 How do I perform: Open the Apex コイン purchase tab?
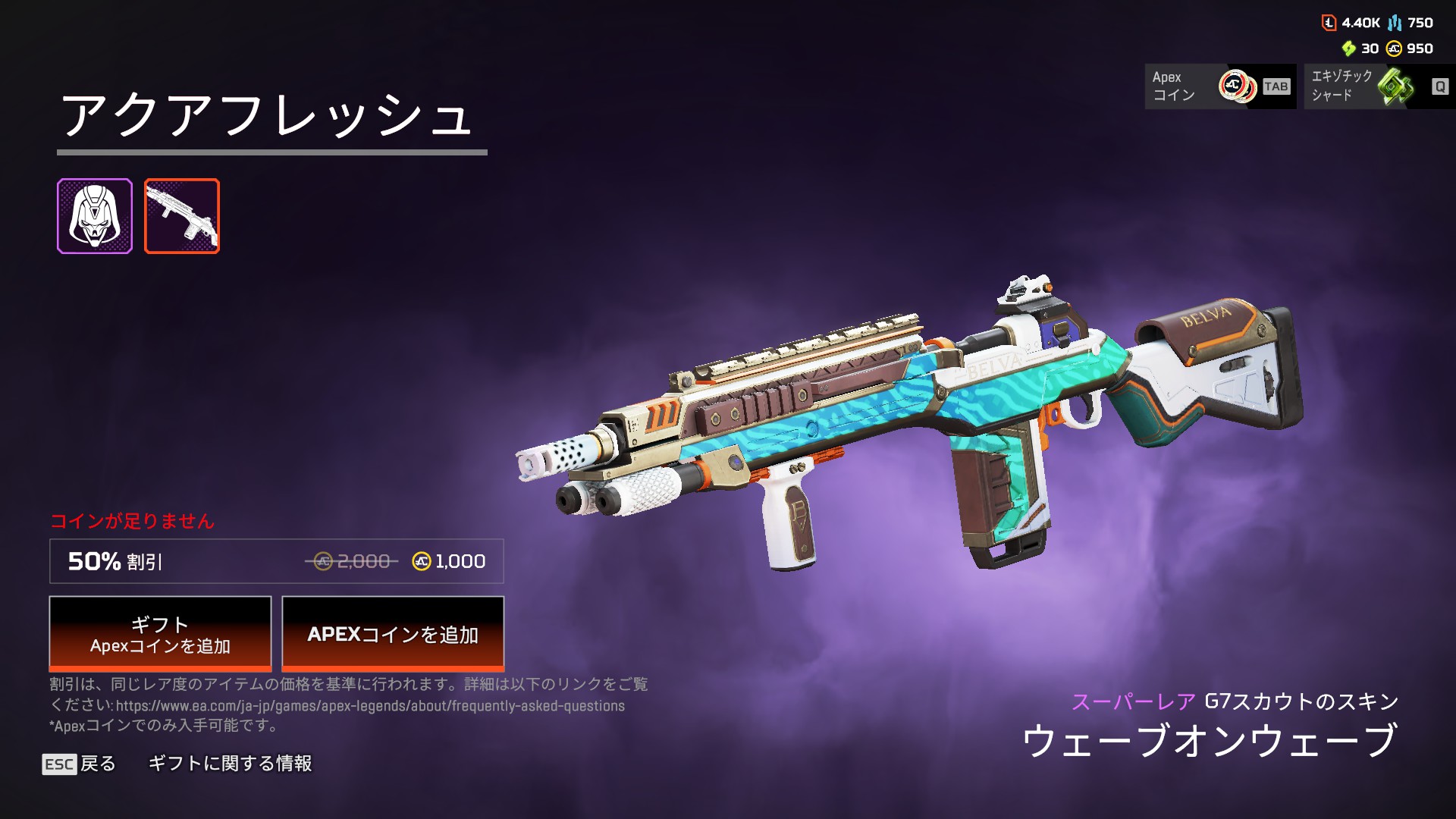tap(1219, 86)
